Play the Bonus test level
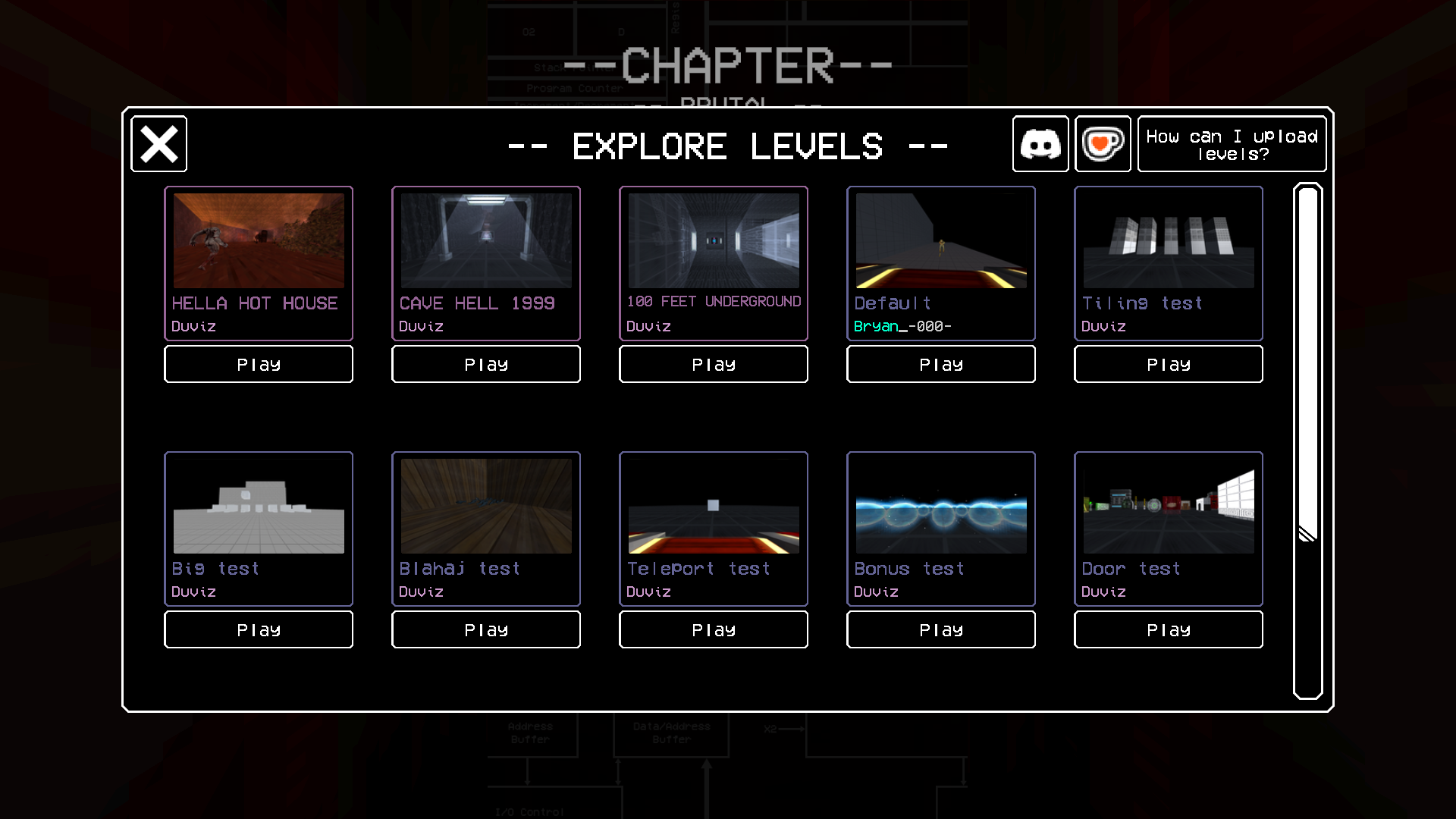Viewport: 1456px width, 819px height. (940, 629)
